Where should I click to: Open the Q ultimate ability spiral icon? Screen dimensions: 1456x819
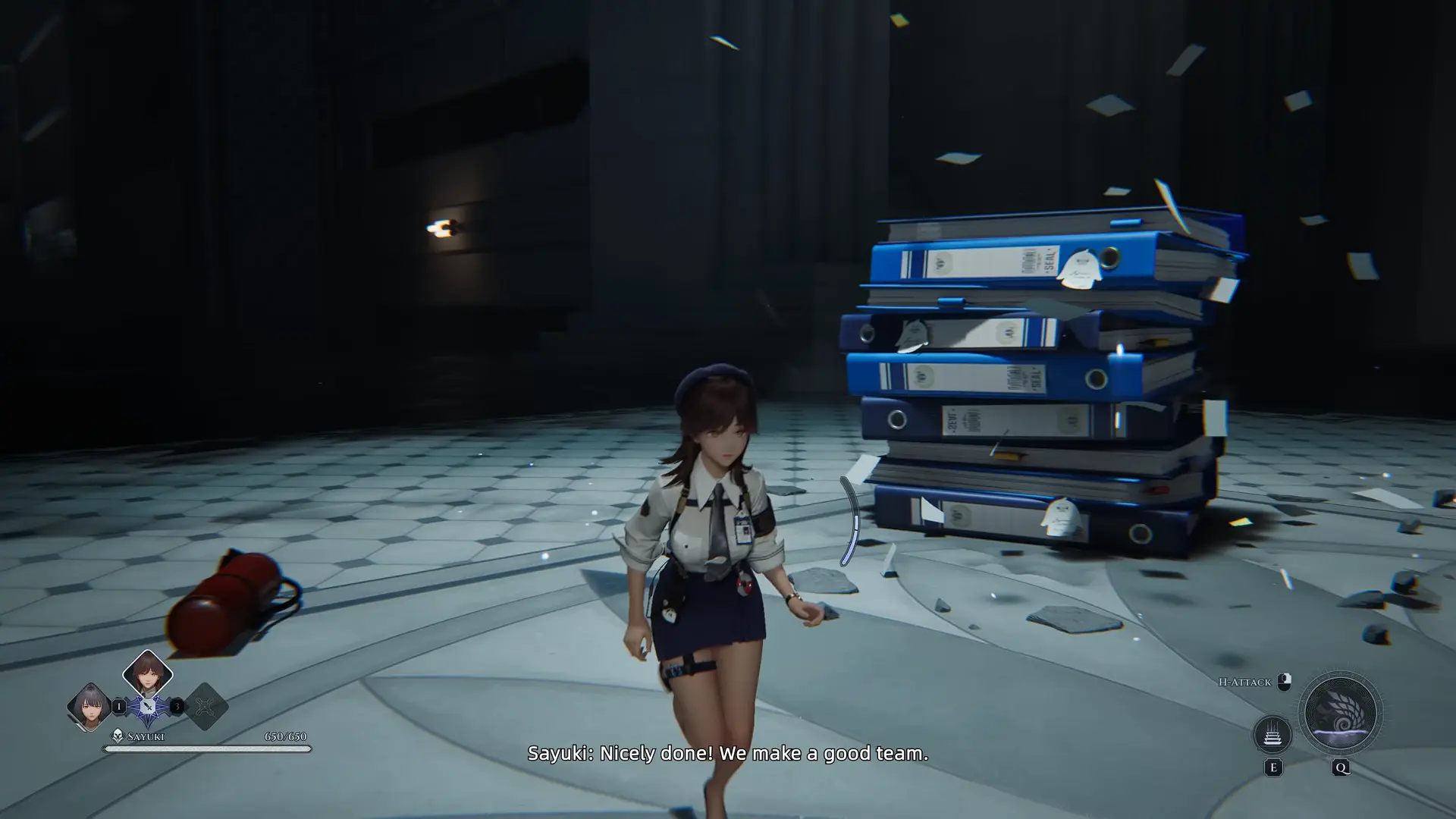coord(1342,714)
